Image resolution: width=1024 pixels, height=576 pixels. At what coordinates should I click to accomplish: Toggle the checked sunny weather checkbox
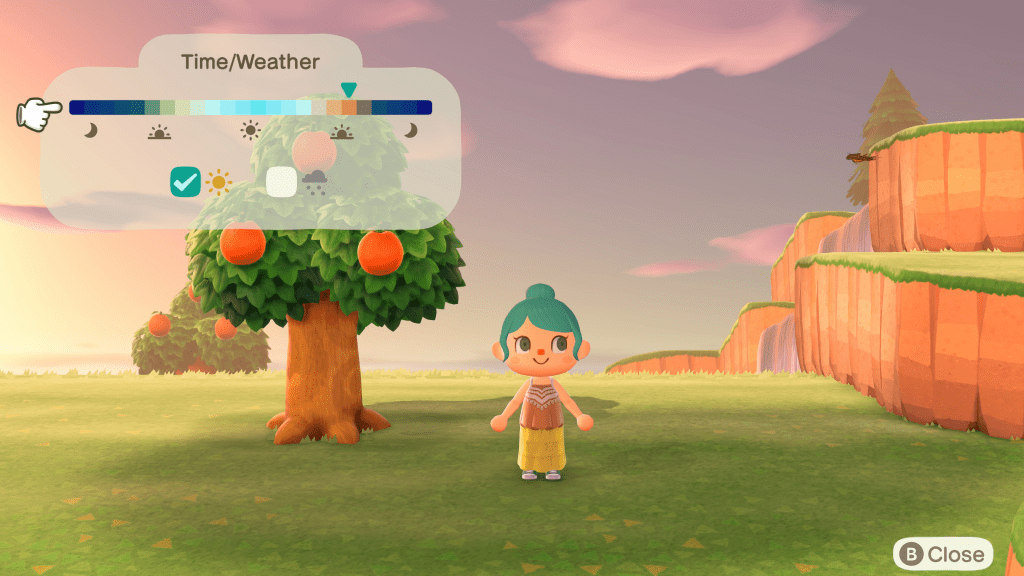[186, 181]
